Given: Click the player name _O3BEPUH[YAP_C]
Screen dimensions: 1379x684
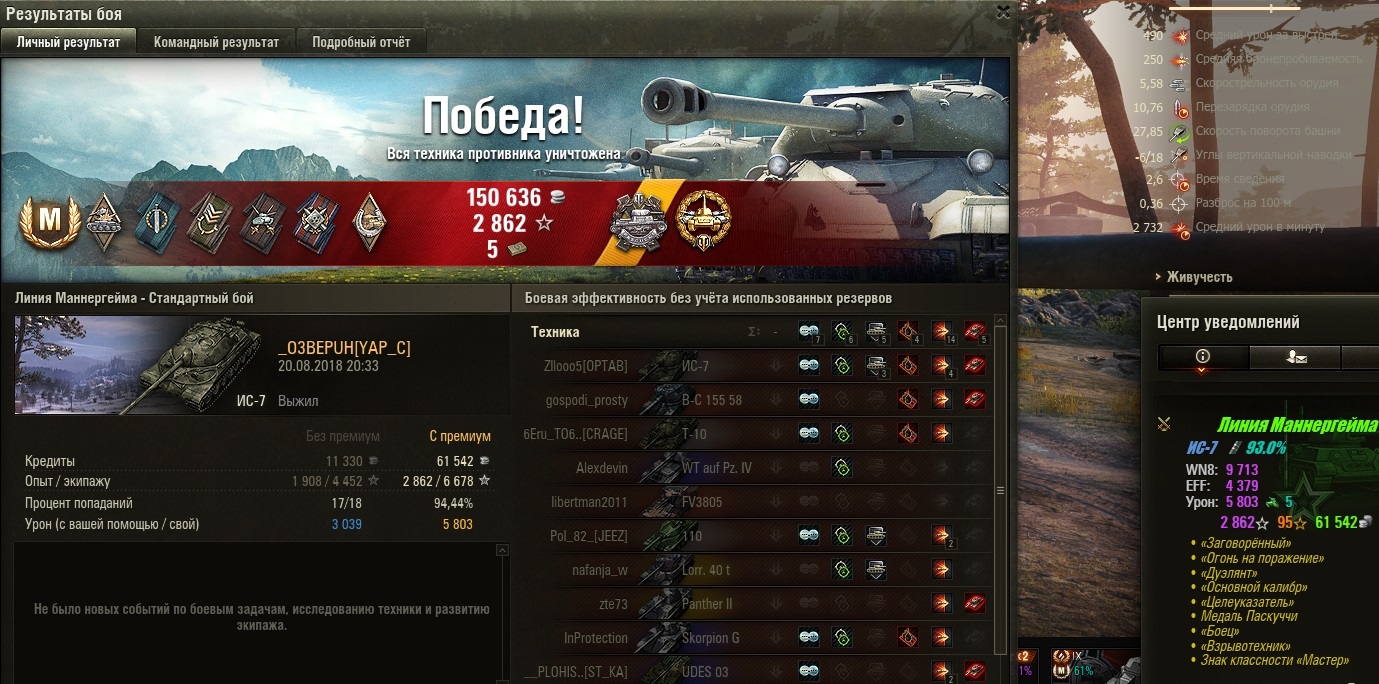Looking at the screenshot, I should pos(344,348).
